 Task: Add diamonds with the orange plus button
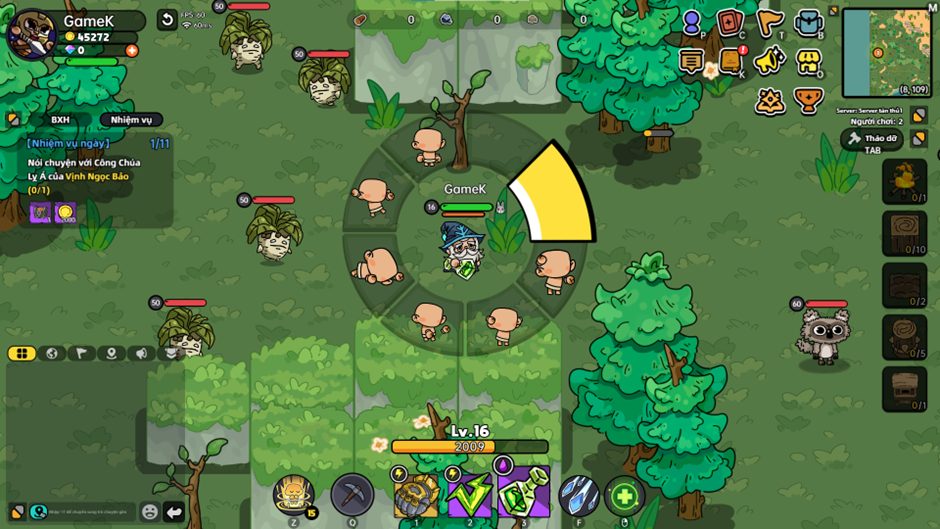click(x=132, y=50)
